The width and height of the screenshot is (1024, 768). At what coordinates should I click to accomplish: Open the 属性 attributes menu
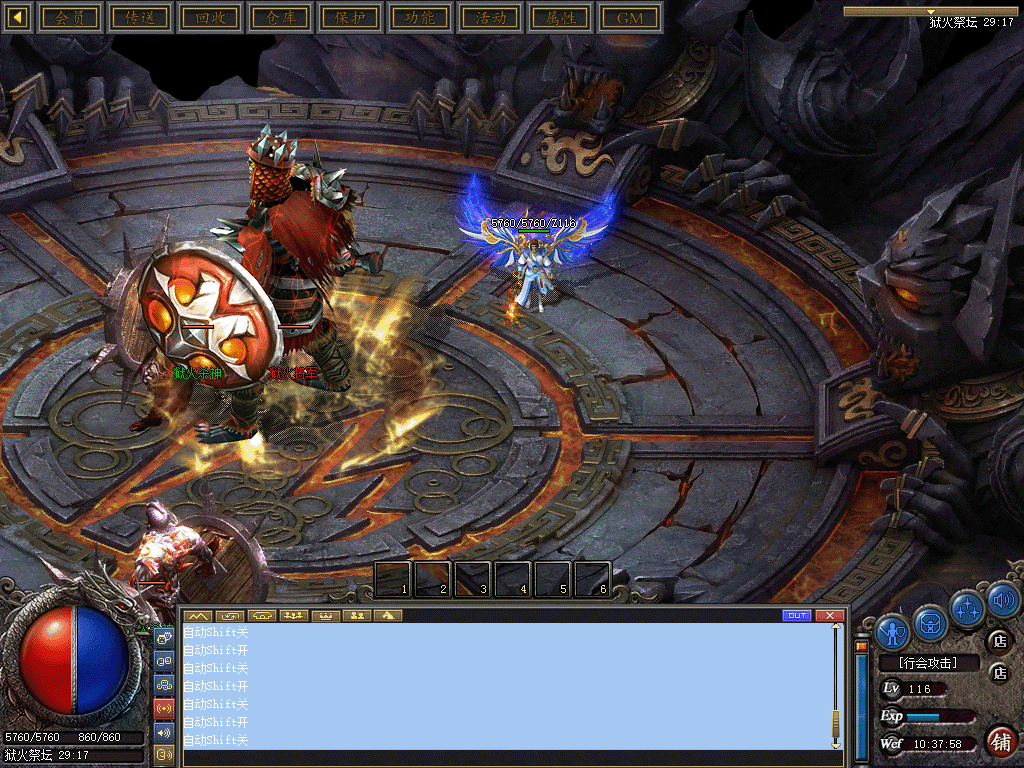(x=560, y=18)
